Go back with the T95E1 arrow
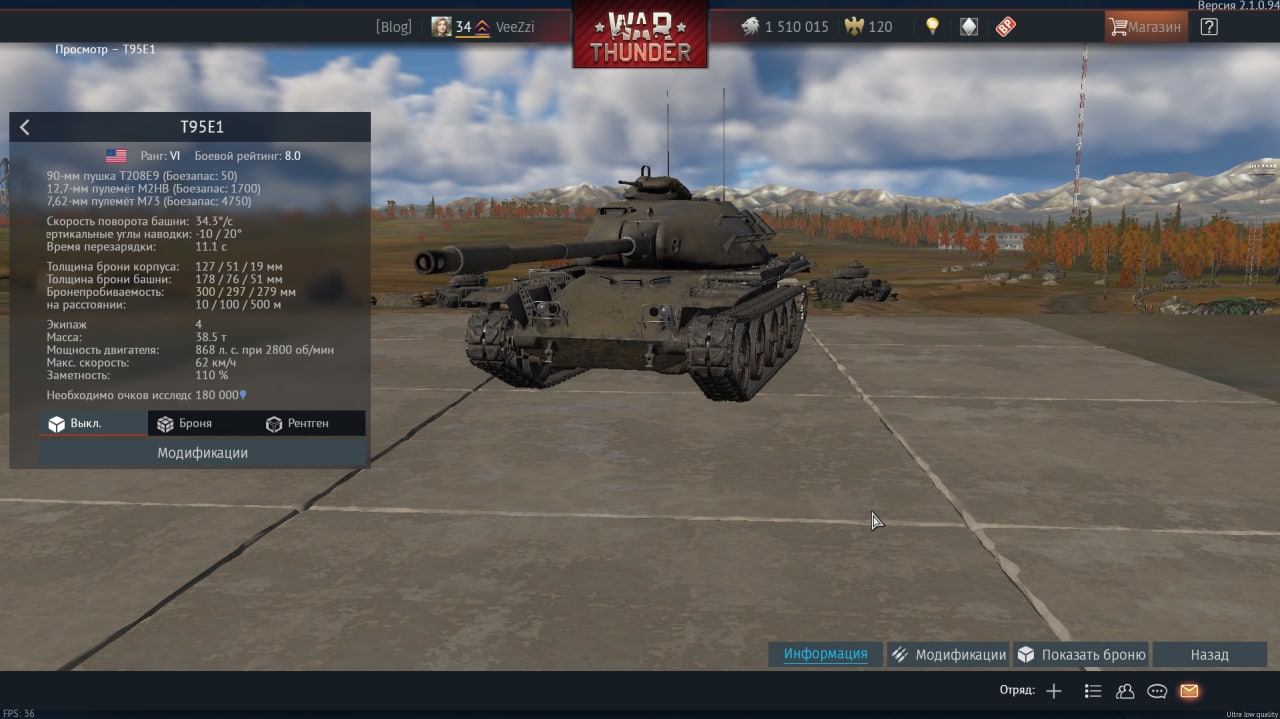The image size is (1280, 719). [x=25, y=127]
